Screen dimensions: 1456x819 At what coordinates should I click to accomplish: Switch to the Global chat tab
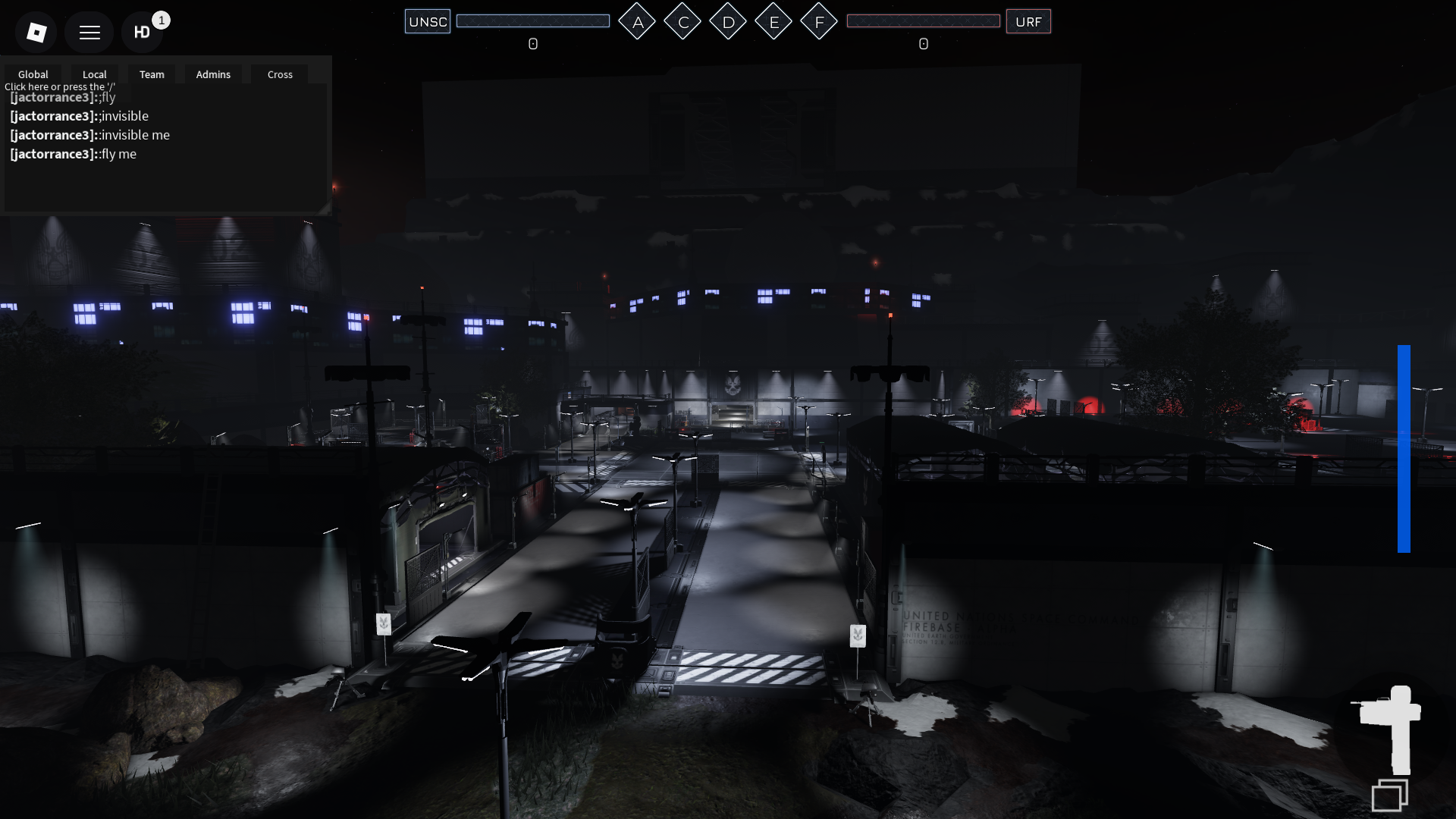pyautogui.click(x=33, y=74)
